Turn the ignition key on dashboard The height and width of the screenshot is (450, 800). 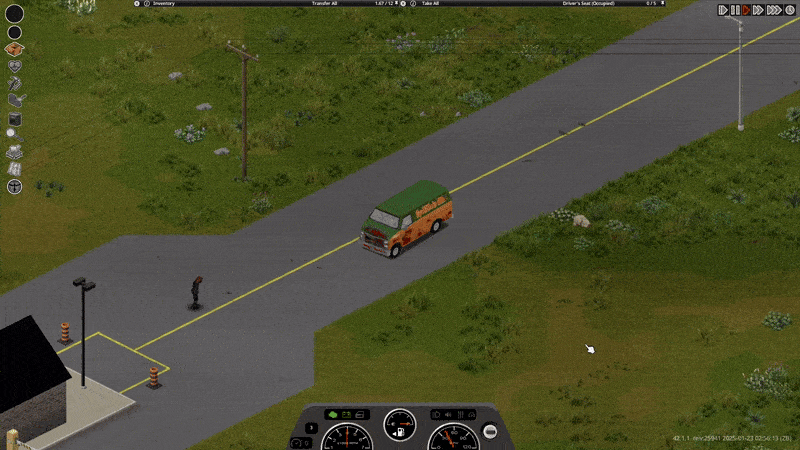pos(490,431)
